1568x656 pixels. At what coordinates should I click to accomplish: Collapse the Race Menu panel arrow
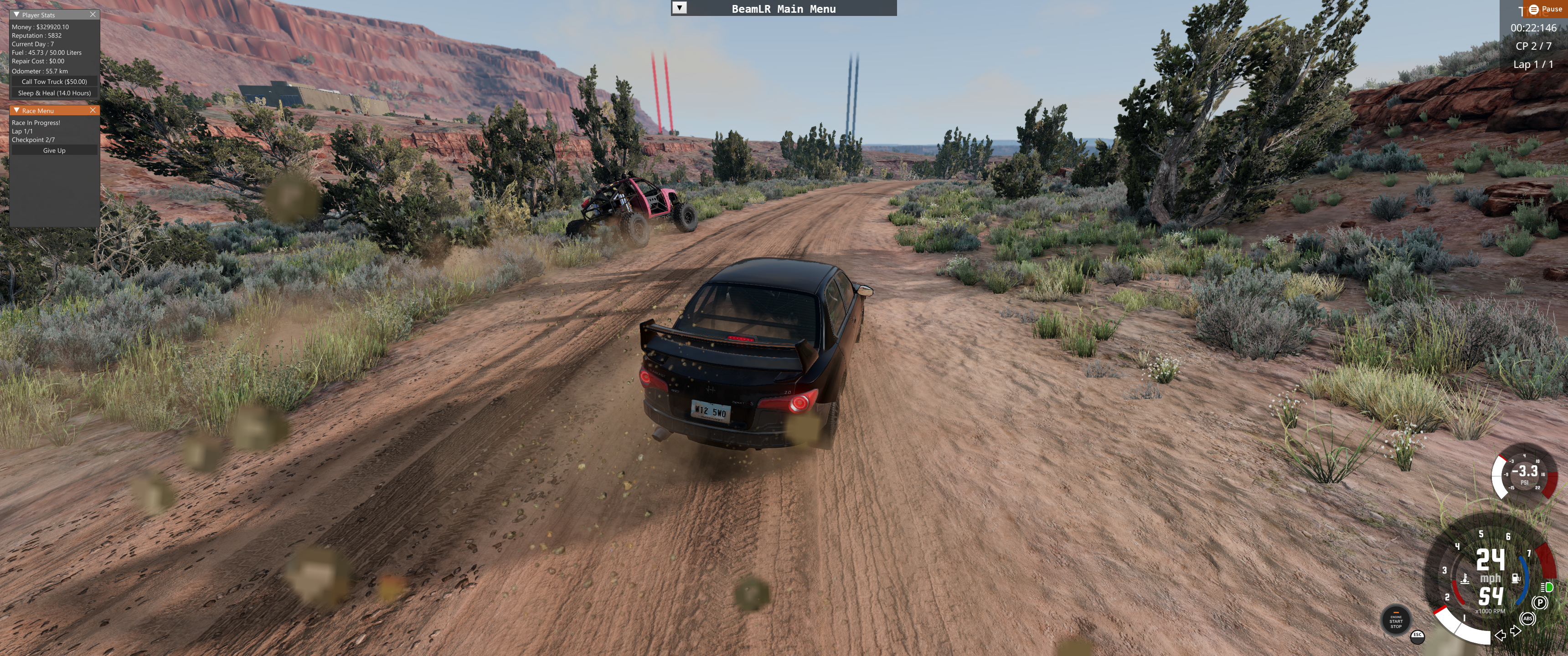[x=16, y=110]
